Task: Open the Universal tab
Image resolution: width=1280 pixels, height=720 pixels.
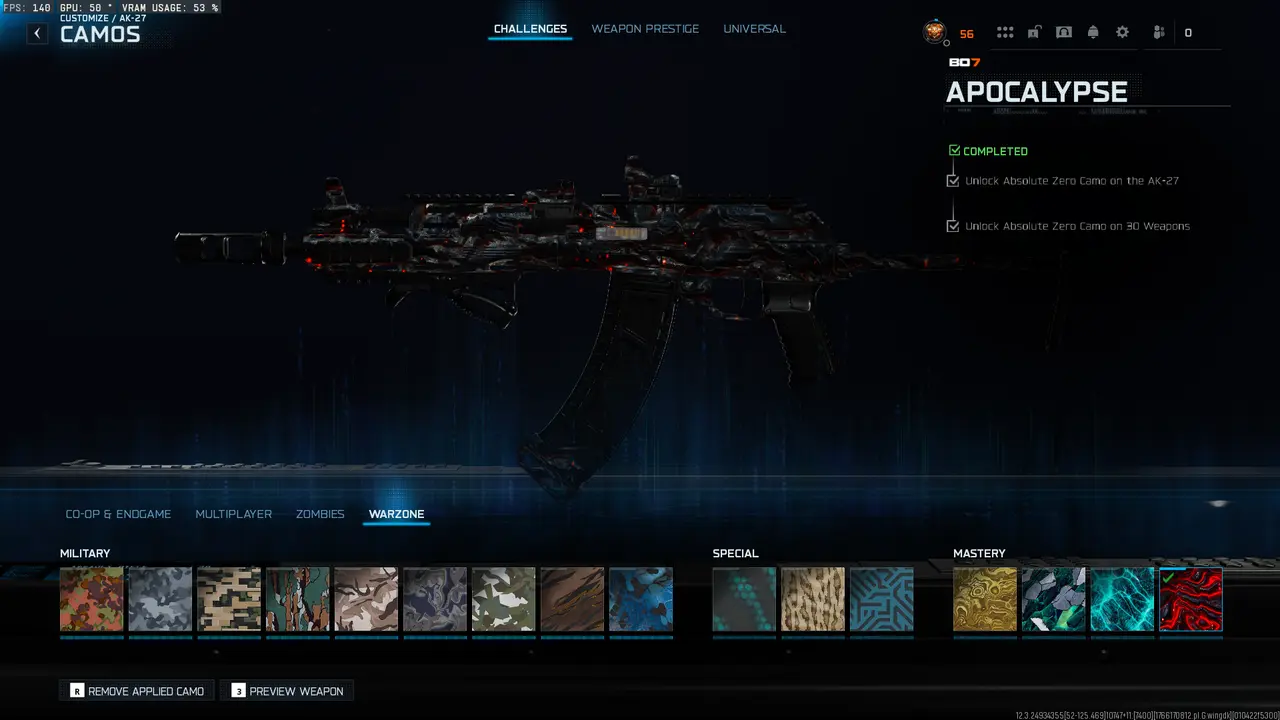Action: click(x=754, y=28)
